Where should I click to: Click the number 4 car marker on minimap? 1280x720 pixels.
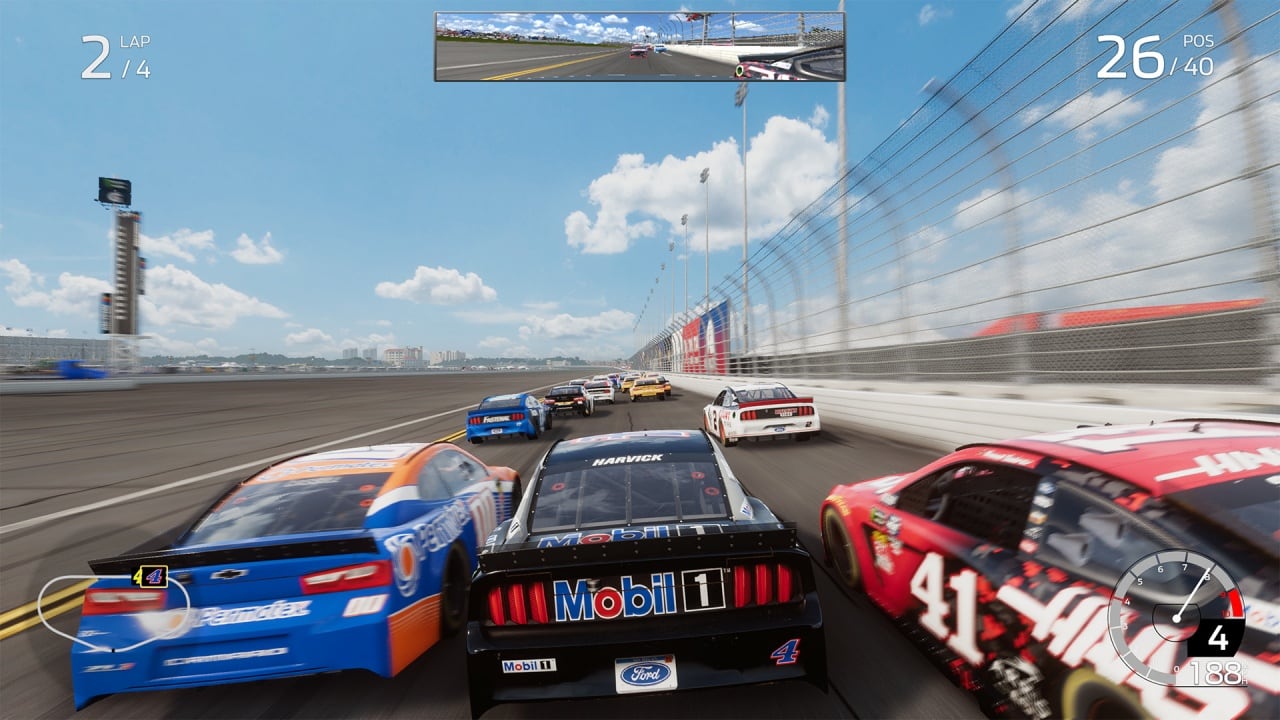(151, 576)
